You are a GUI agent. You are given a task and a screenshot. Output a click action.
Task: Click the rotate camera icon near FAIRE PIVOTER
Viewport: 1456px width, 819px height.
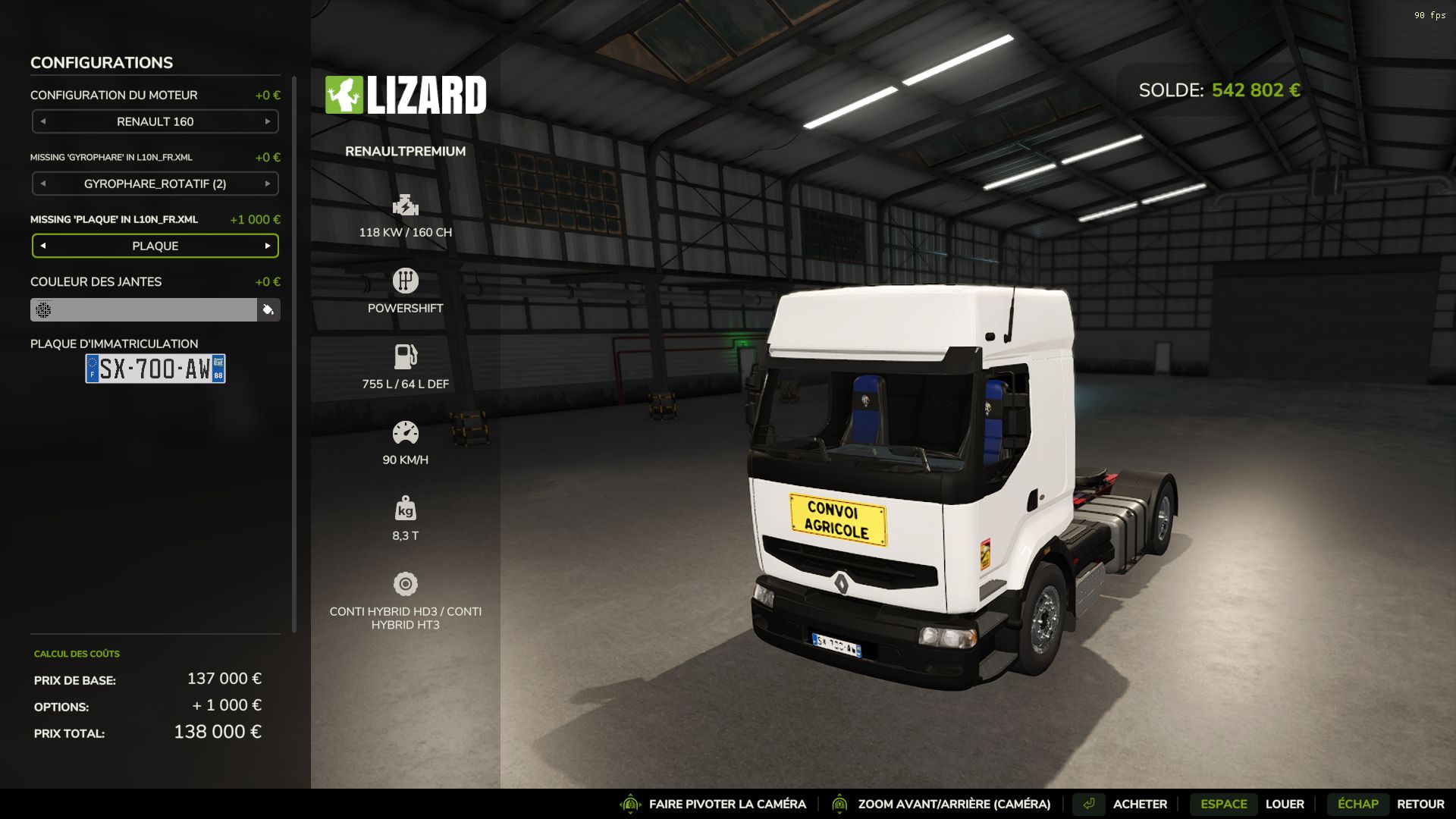(629, 804)
